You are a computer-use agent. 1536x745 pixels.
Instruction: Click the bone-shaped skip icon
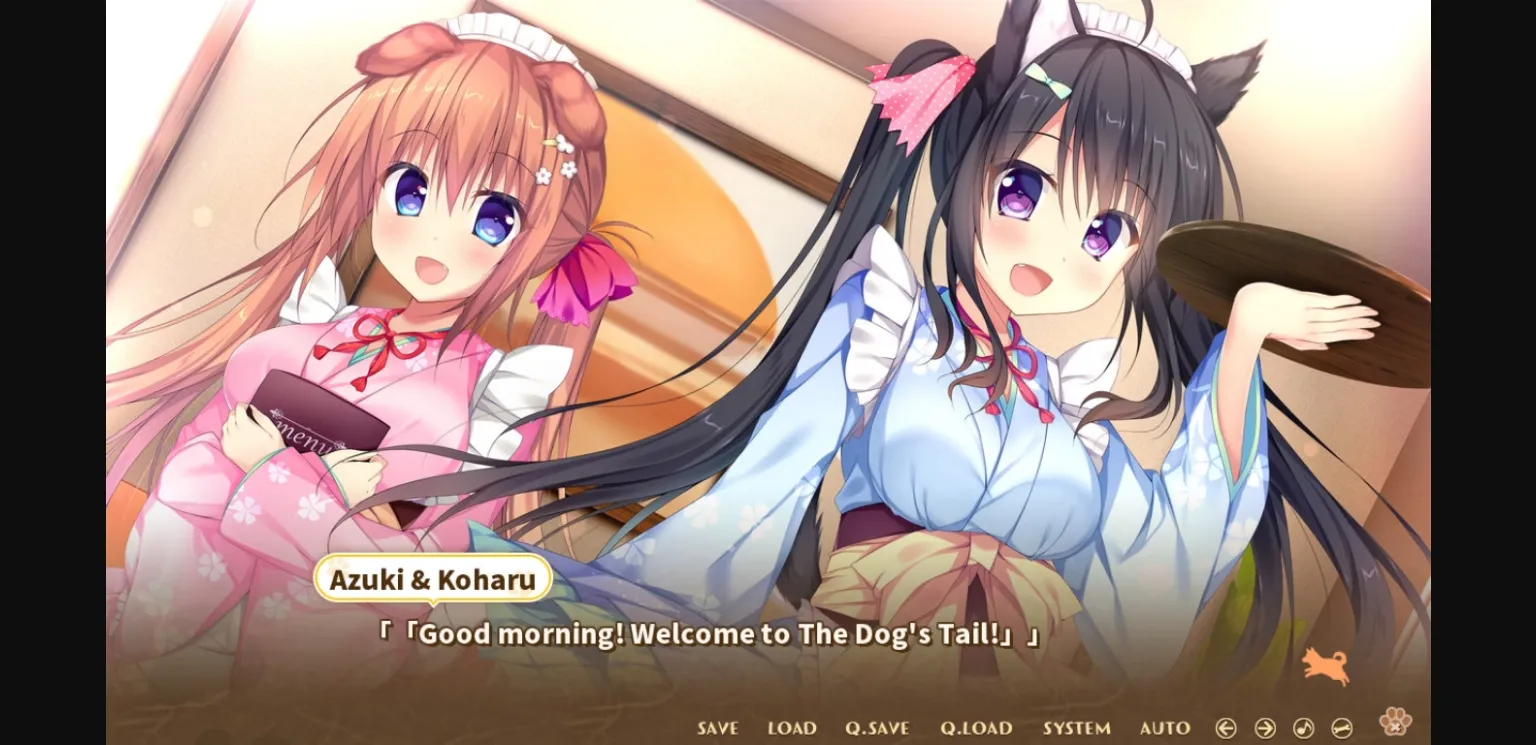click(1341, 728)
